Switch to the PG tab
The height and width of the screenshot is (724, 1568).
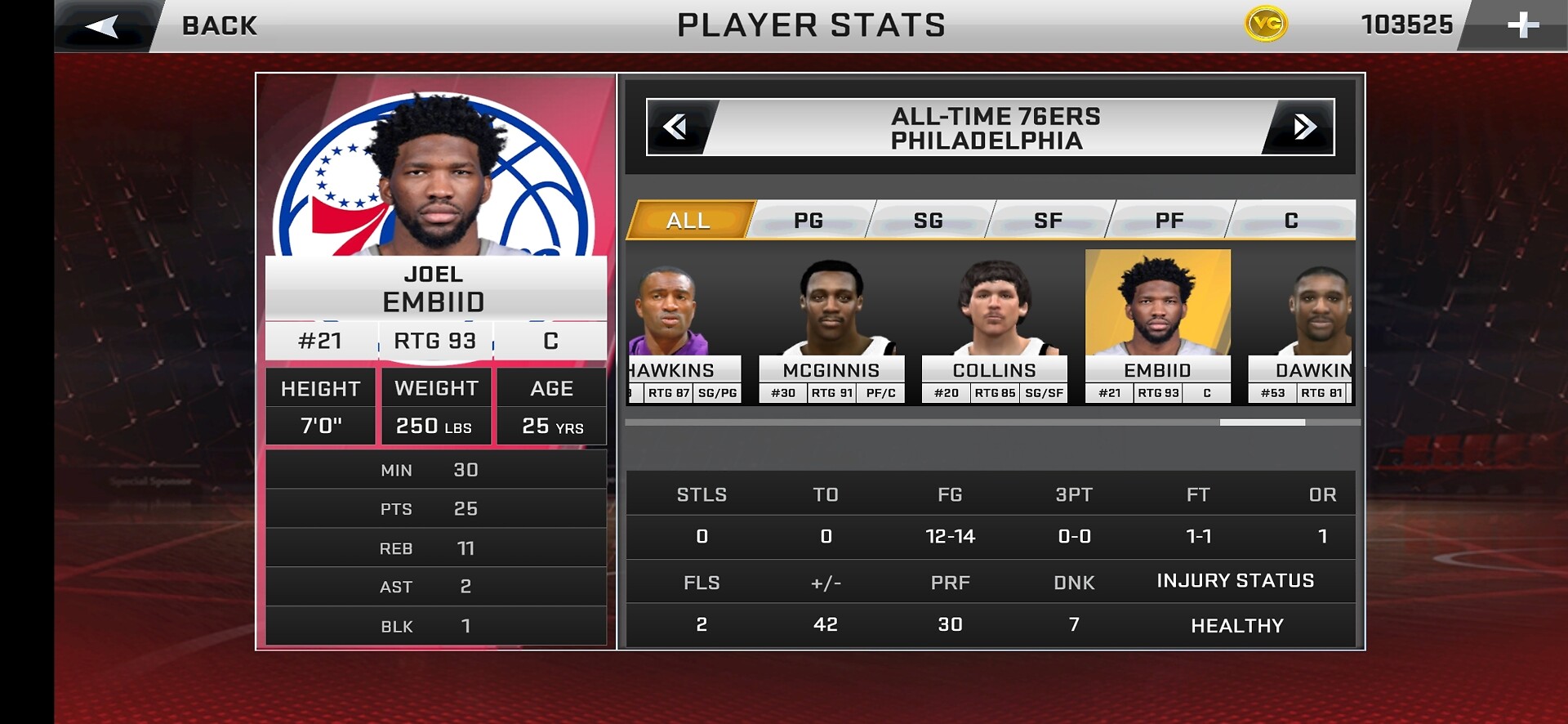pyautogui.click(x=808, y=221)
